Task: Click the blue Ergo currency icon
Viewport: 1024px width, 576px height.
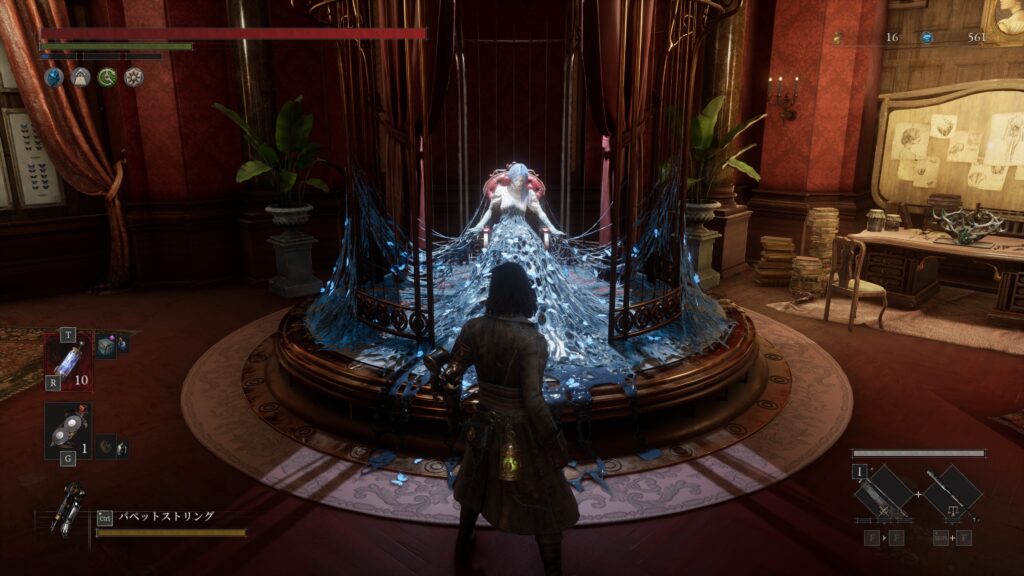Action: pyautogui.click(x=927, y=38)
